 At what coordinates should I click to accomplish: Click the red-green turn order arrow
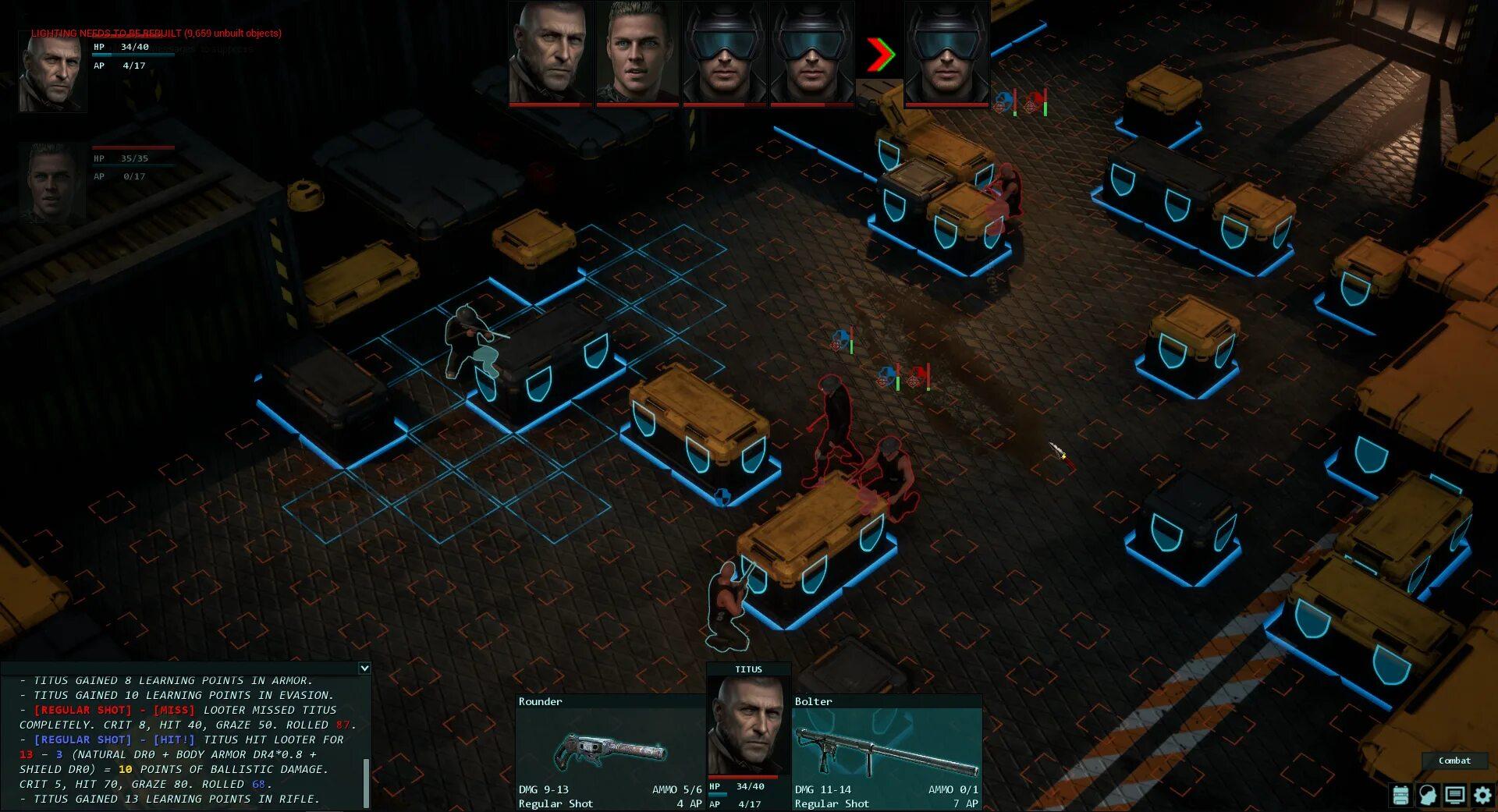[879, 55]
